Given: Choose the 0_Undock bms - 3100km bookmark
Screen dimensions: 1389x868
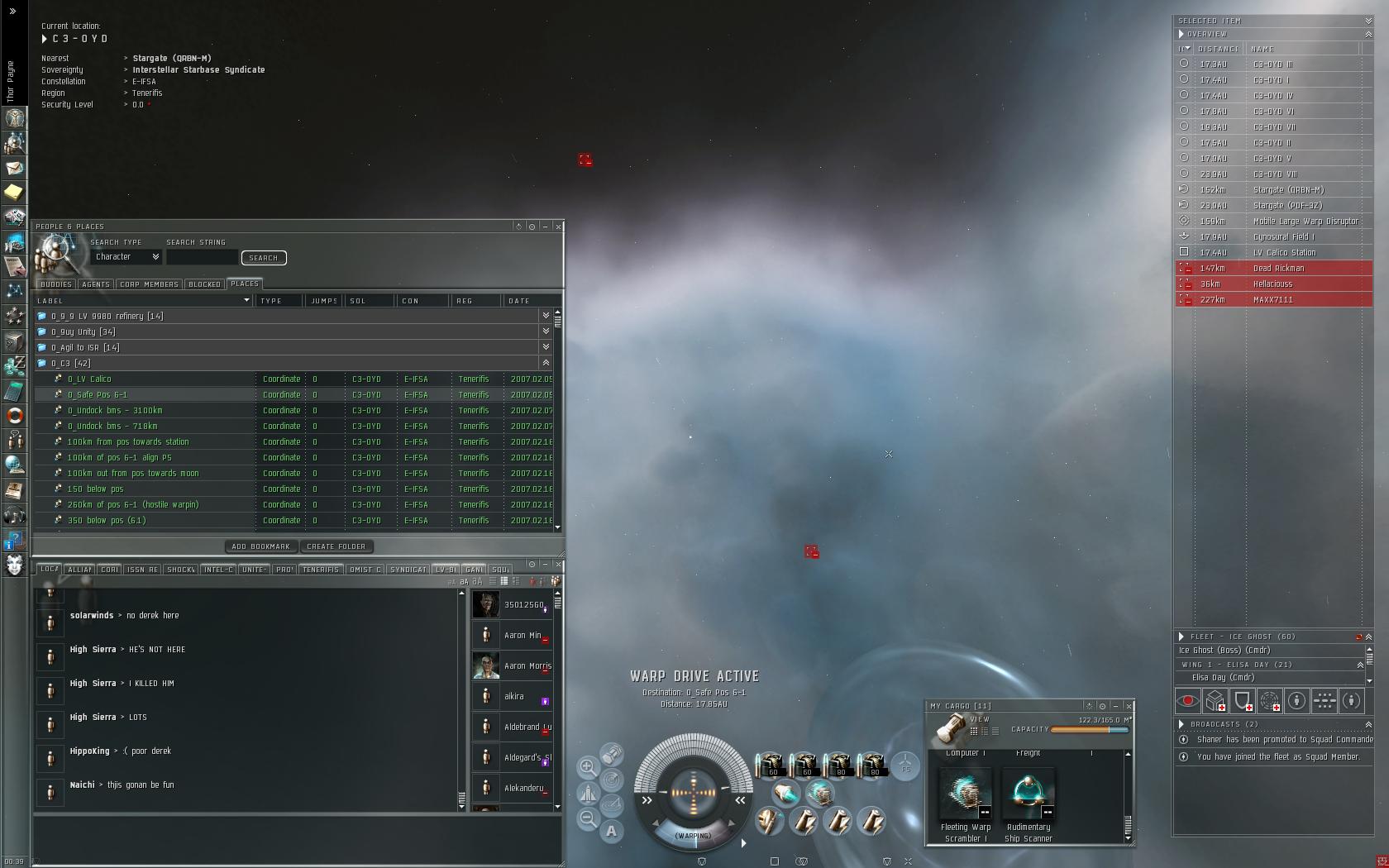Looking at the screenshot, I should click(x=115, y=411).
